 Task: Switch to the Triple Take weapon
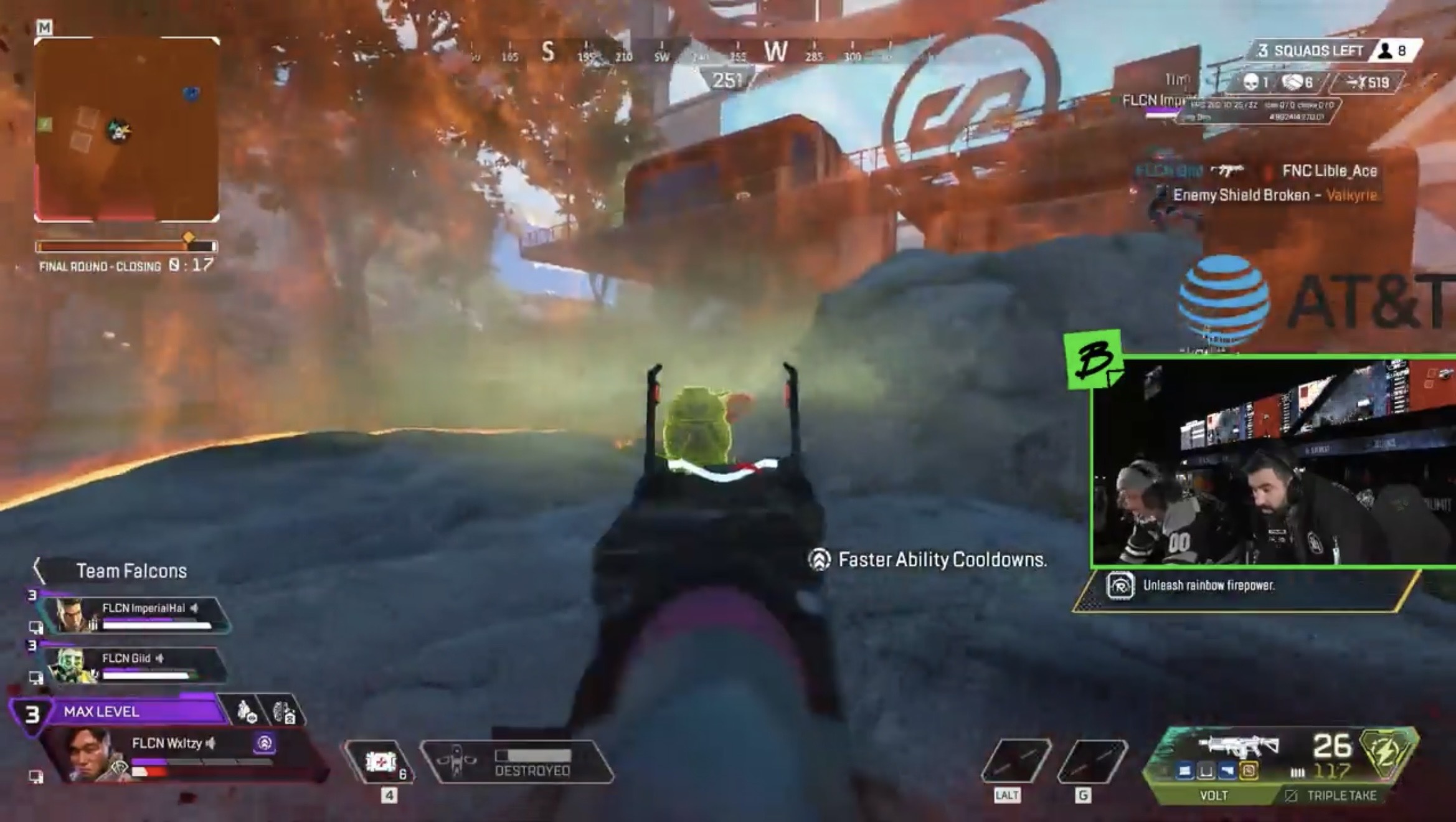click(1339, 795)
